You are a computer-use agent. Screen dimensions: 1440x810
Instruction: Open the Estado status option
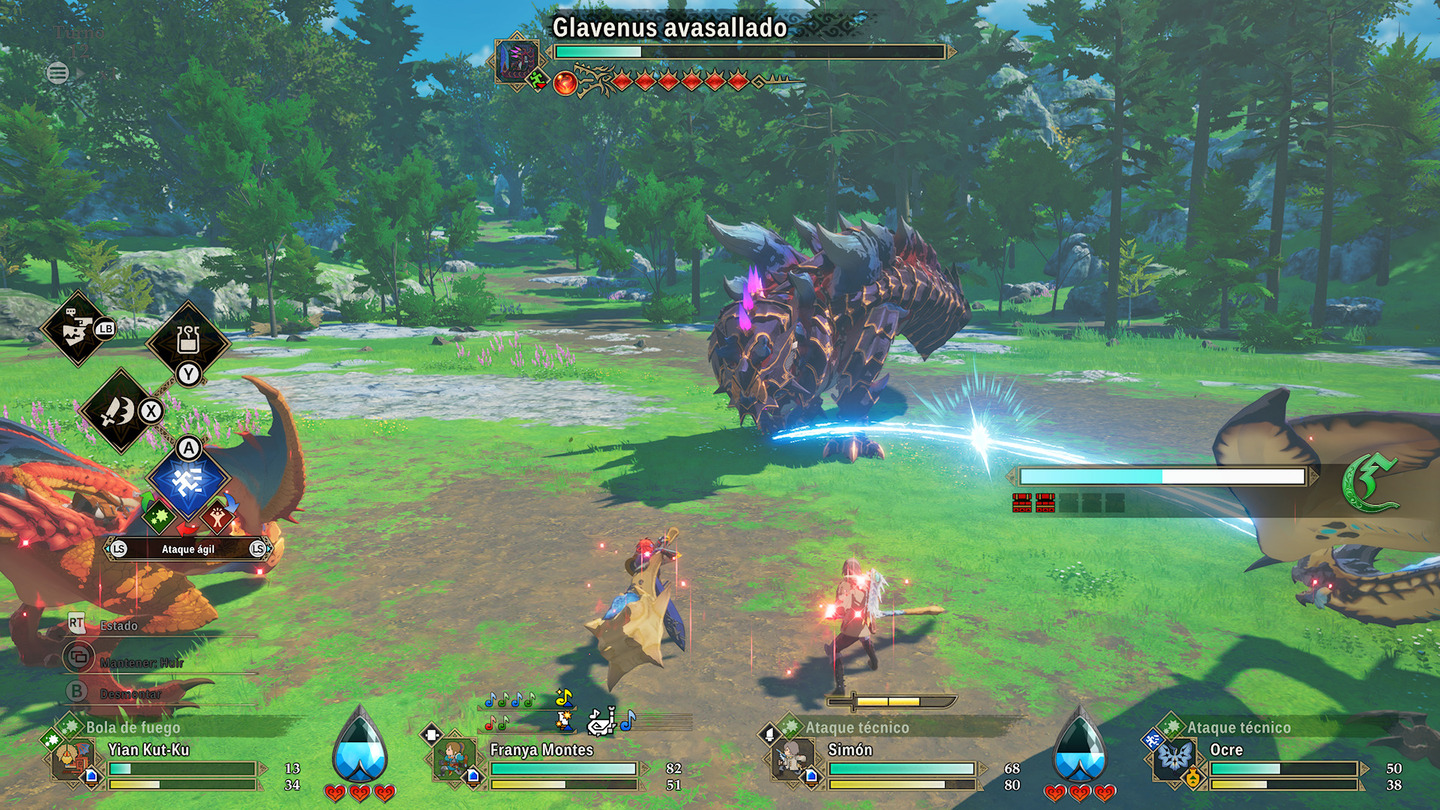coord(118,625)
